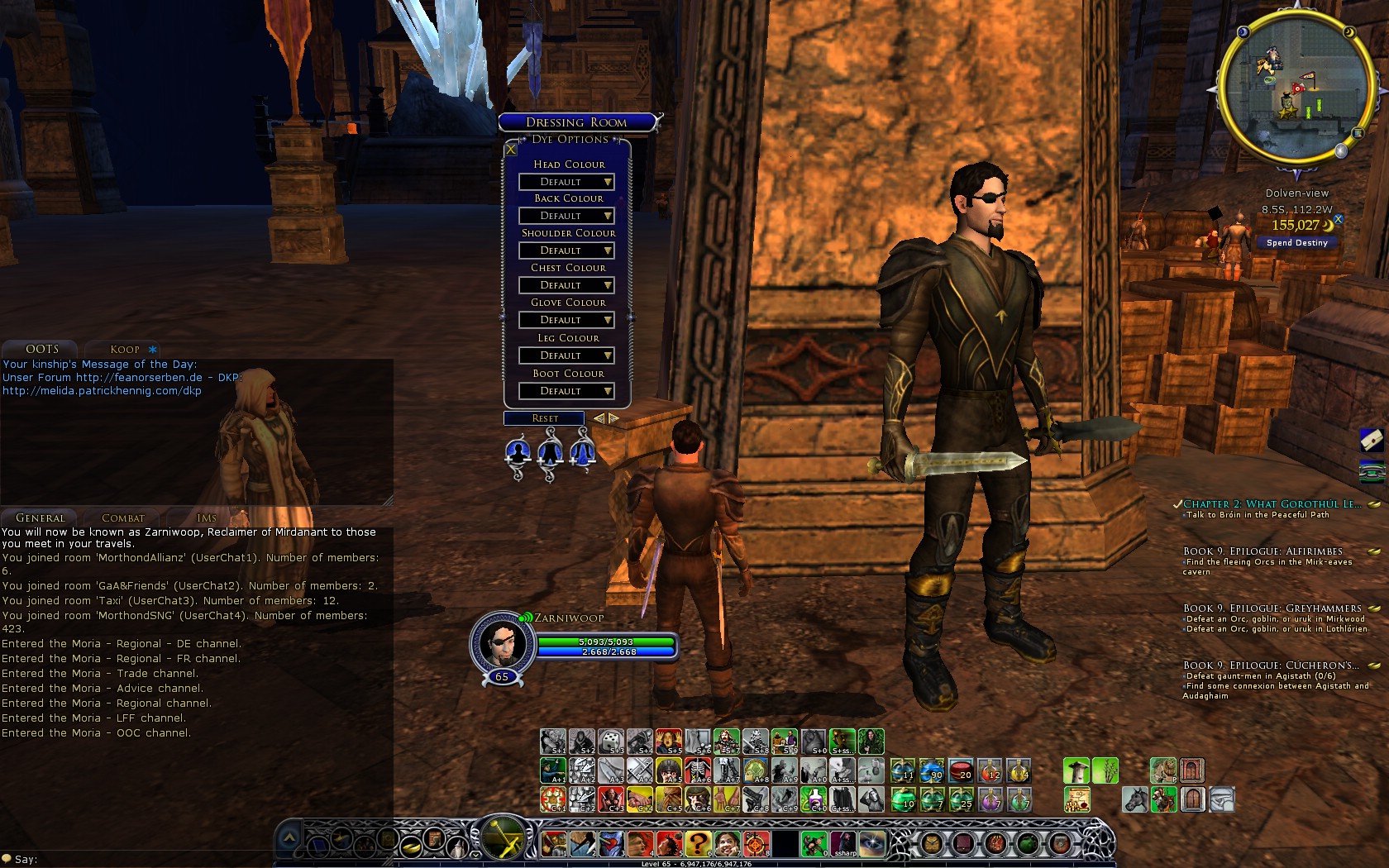Select Book 9 Epilogue: Greyhammers in quest tracker
Image resolution: width=1389 pixels, height=868 pixels.
[1272, 608]
